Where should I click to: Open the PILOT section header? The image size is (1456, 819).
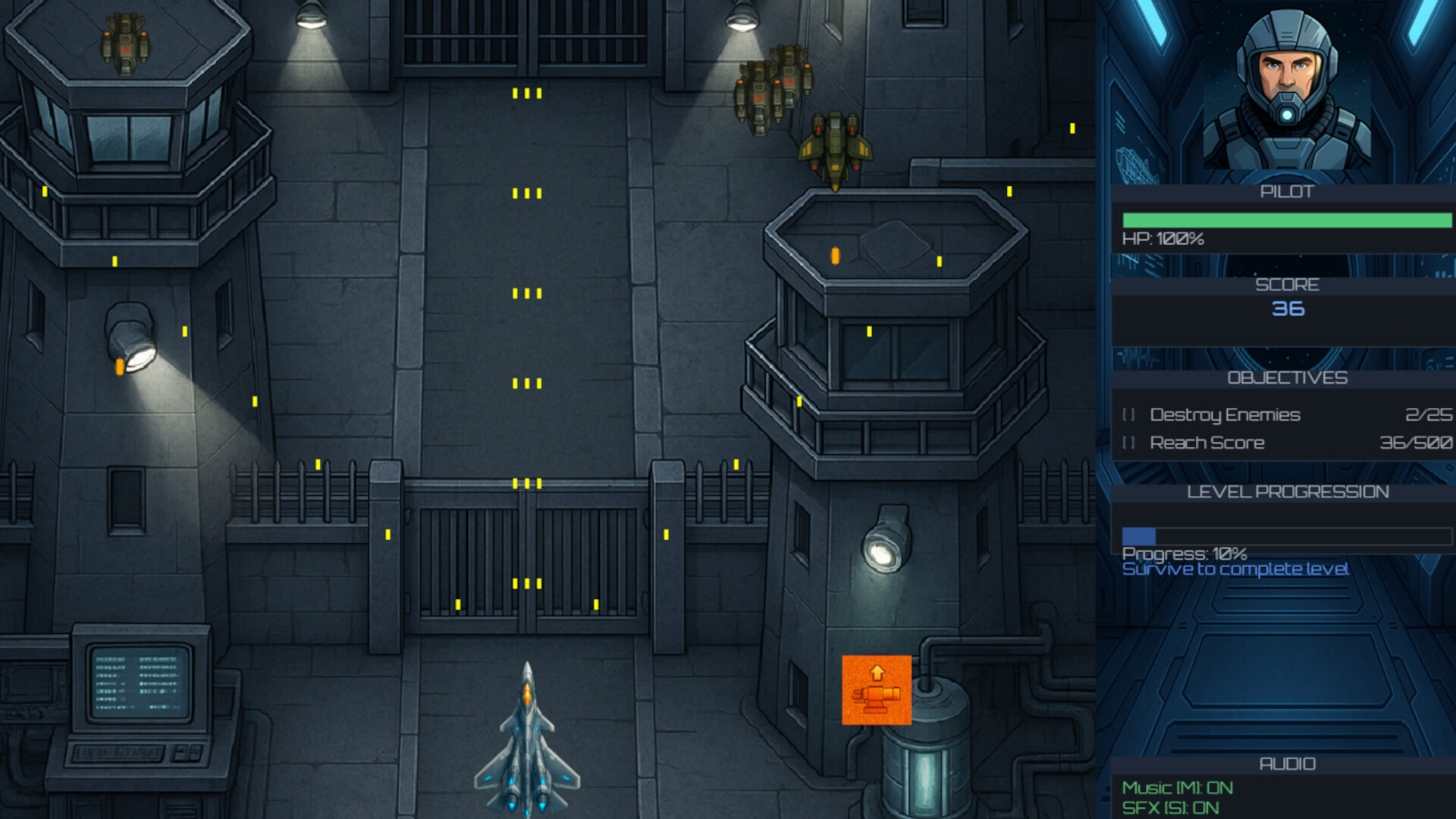(x=1288, y=192)
